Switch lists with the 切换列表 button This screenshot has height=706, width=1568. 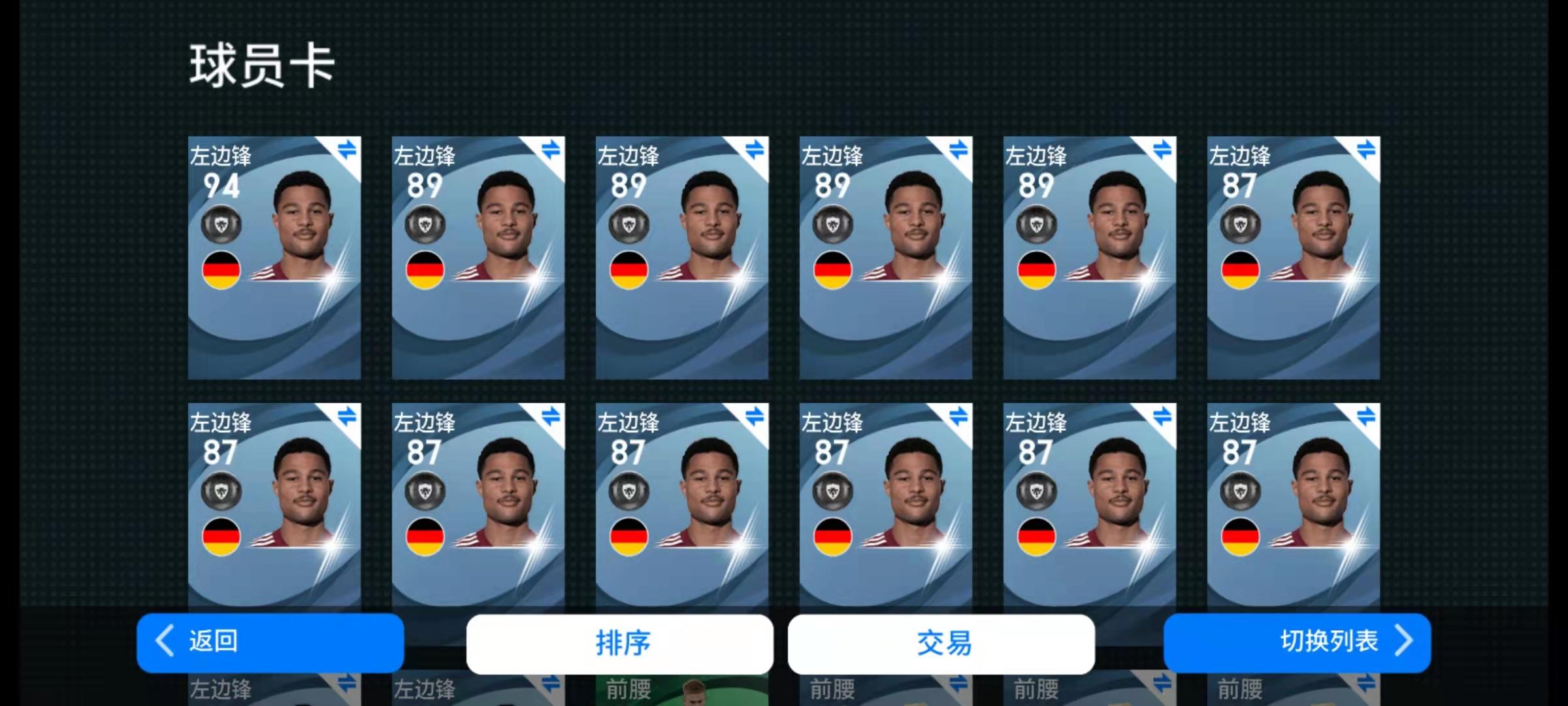(x=1297, y=642)
